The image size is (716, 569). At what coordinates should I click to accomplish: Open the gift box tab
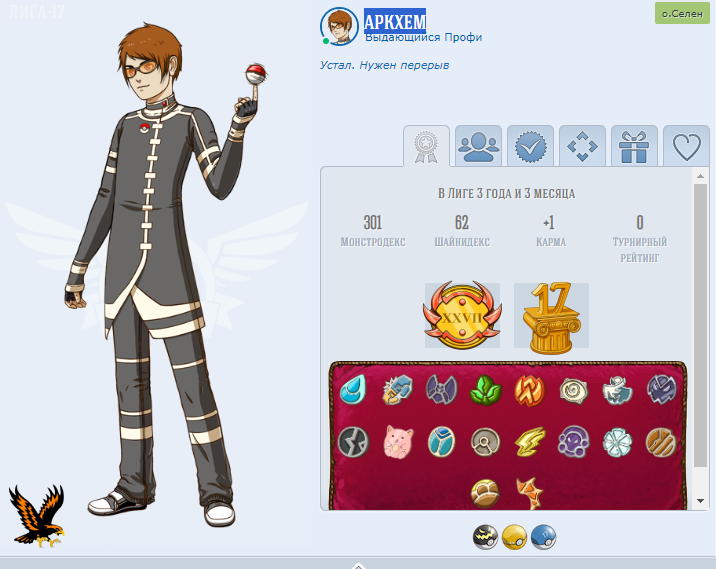(x=634, y=147)
